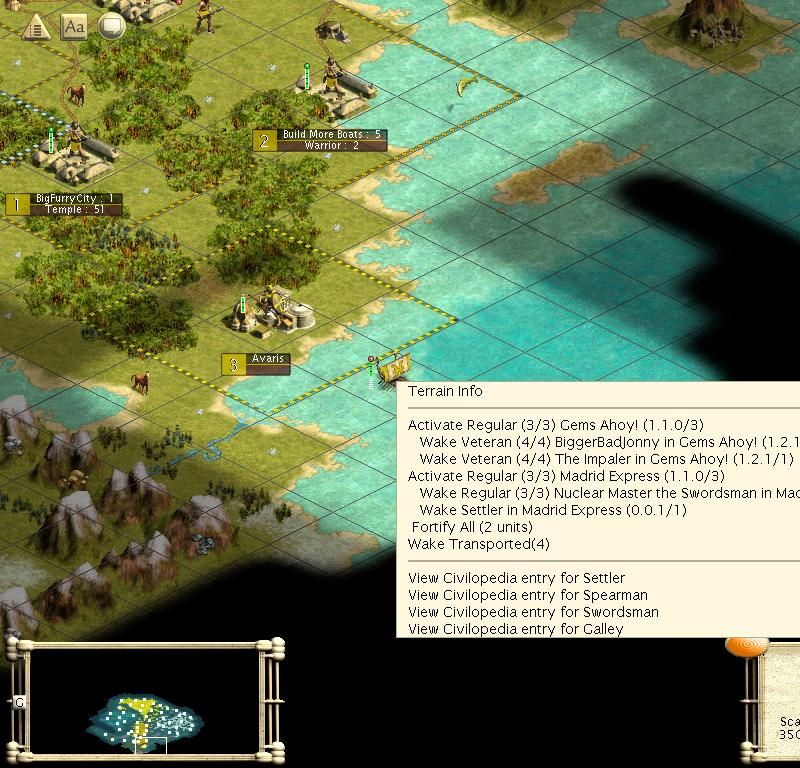Image resolution: width=800 pixels, height=768 pixels.
Task: View Civilopedia entry for Spearman
Action: click(528, 595)
